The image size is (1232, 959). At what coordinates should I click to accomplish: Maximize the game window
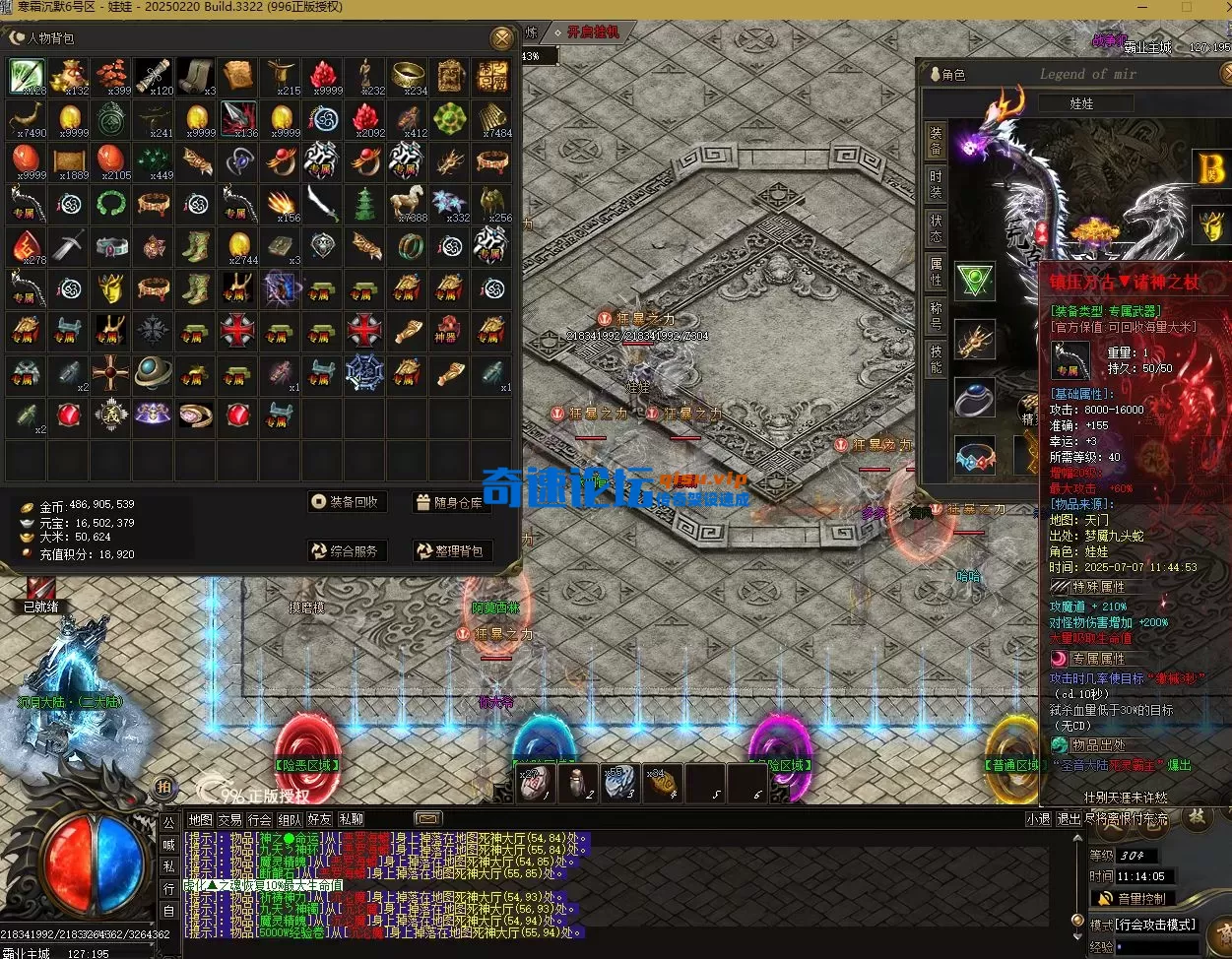tap(1187, 7)
